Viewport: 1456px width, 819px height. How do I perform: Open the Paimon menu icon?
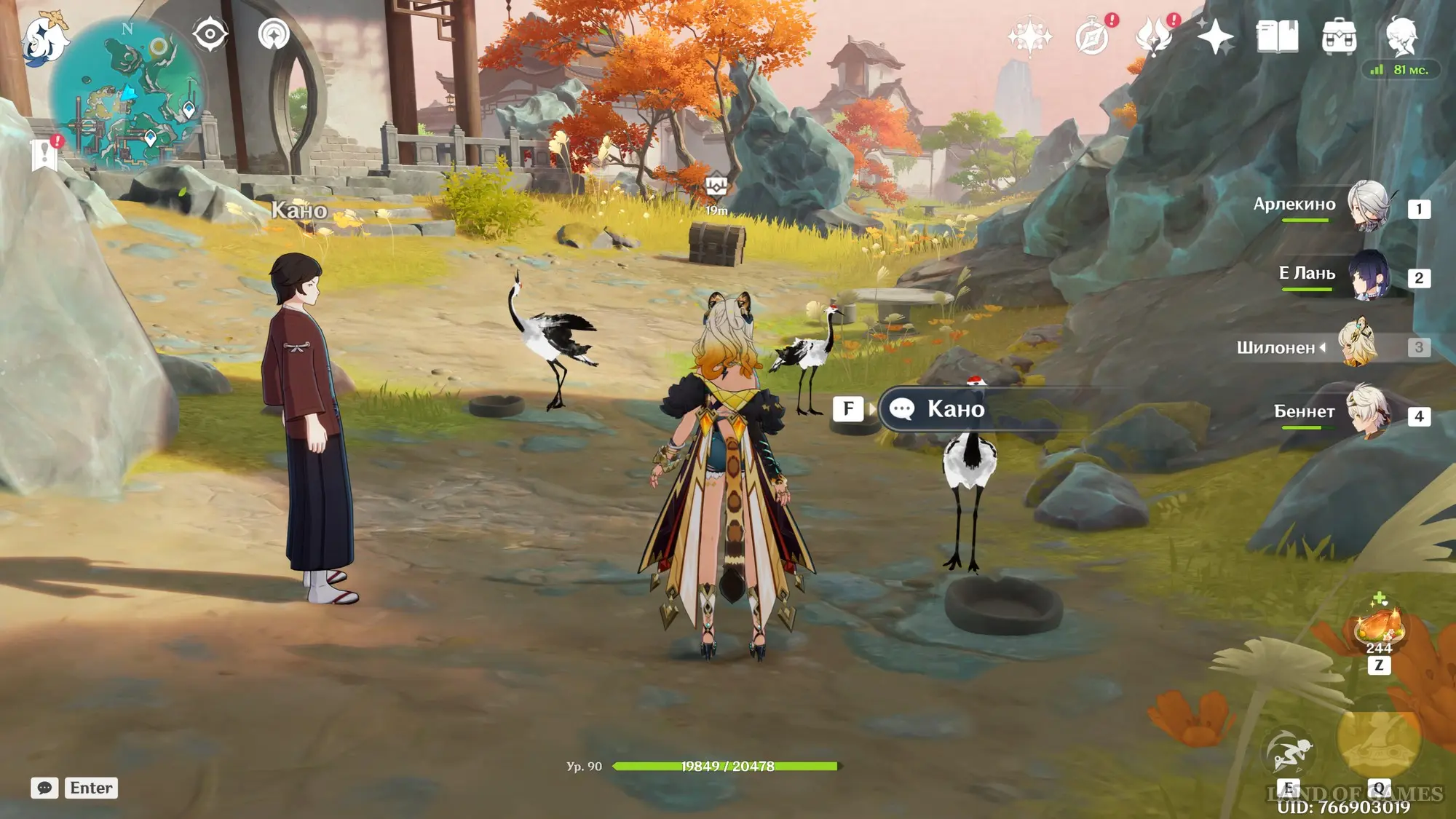coord(45,36)
